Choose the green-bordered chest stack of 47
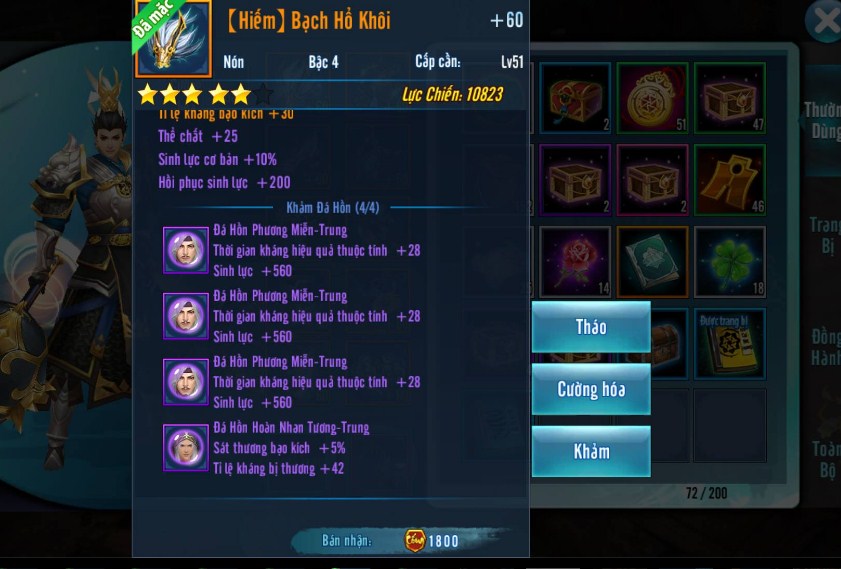The height and width of the screenshot is (569, 841). click(x=730, y=98)
